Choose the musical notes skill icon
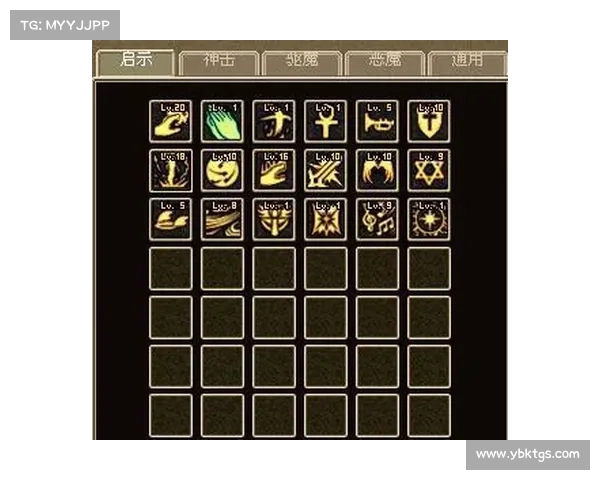The height and width of the screenshot is (480, 600). click(377, 220)
